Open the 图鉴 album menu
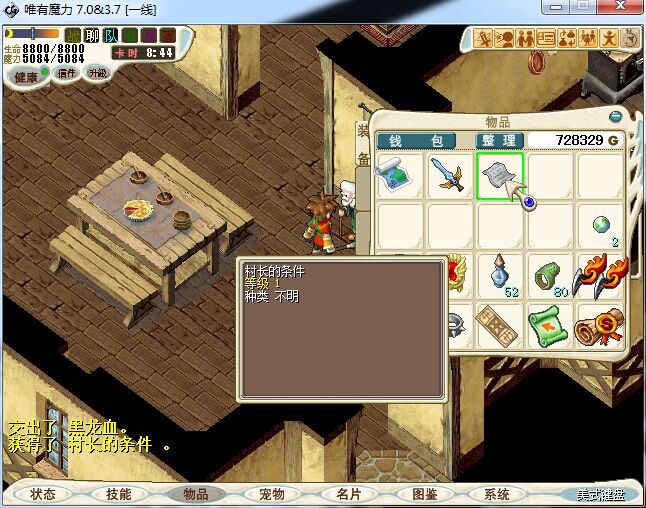This screenshot has width=646, height=508. (423, 494)
